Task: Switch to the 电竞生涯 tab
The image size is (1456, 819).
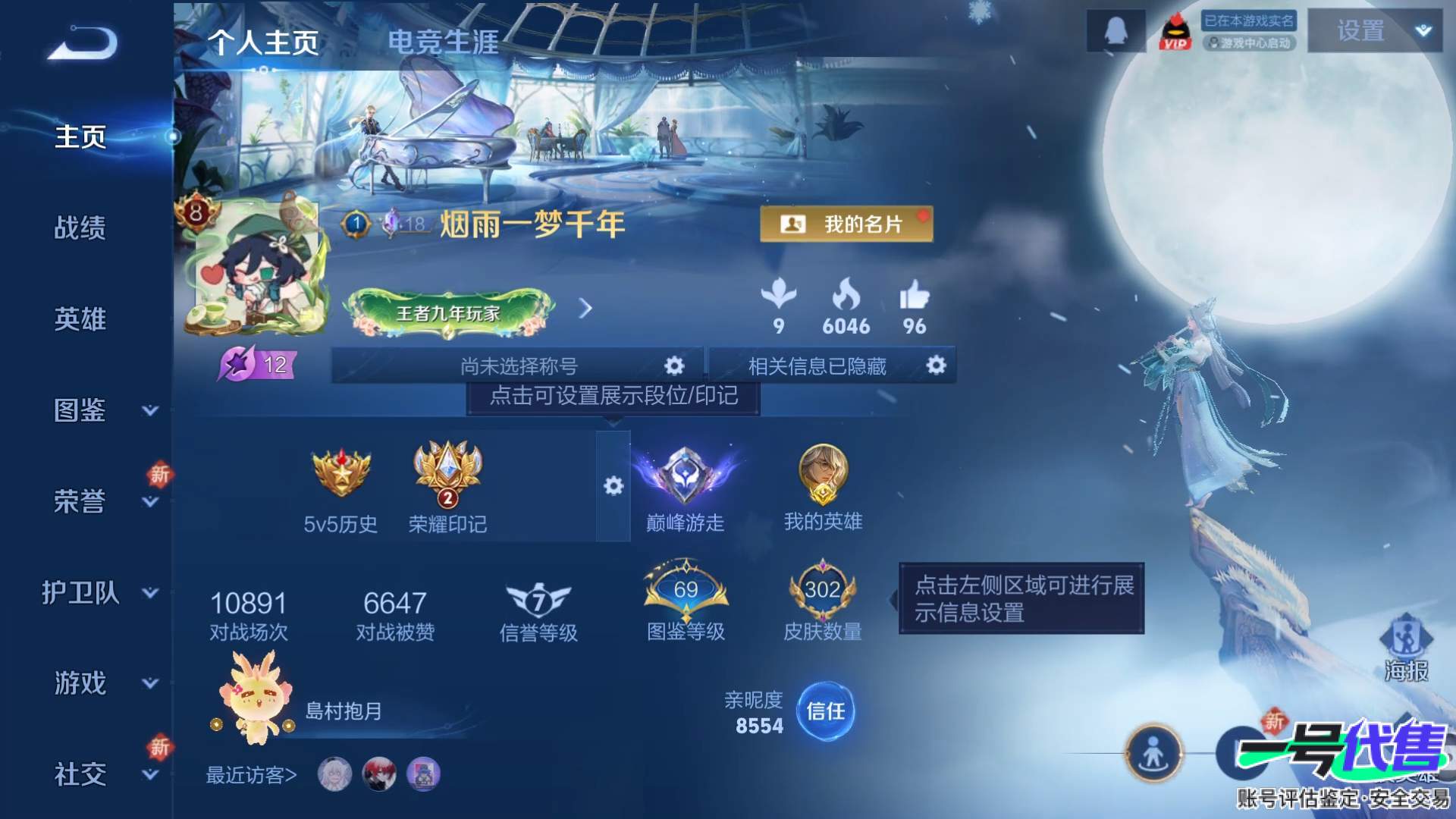Action: coord(444,44)
